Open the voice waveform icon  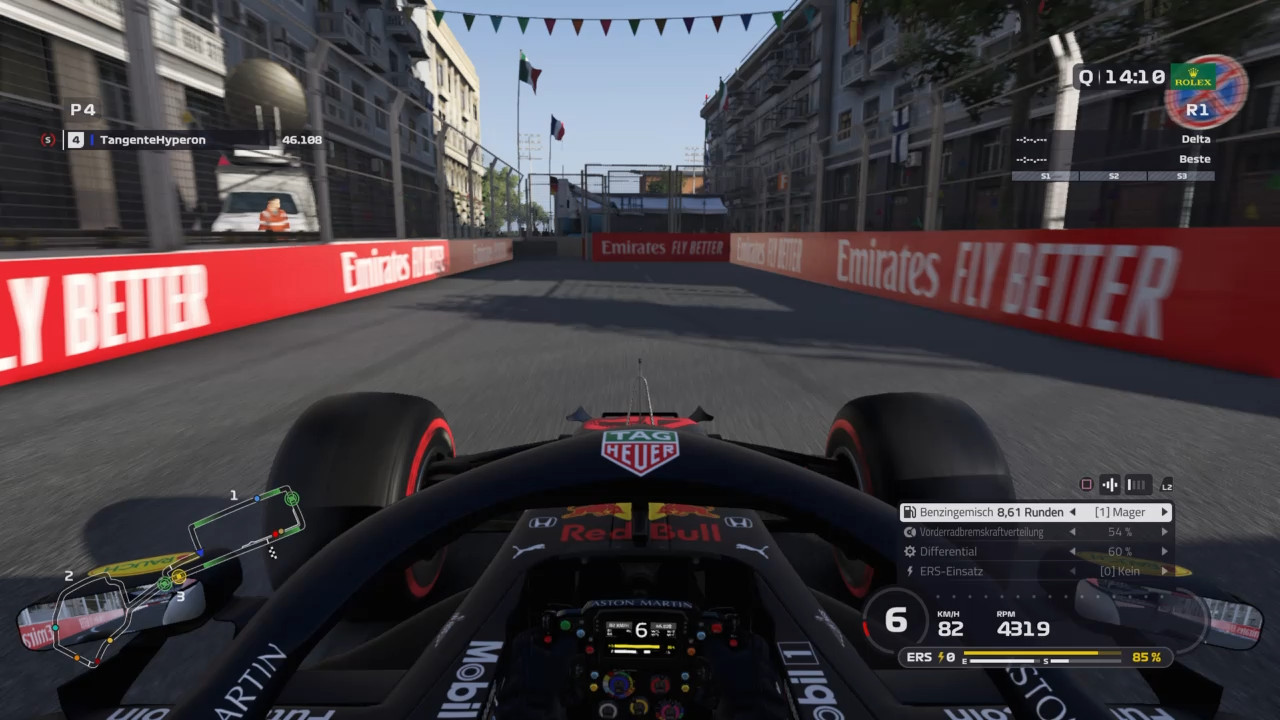(1110, 485)
